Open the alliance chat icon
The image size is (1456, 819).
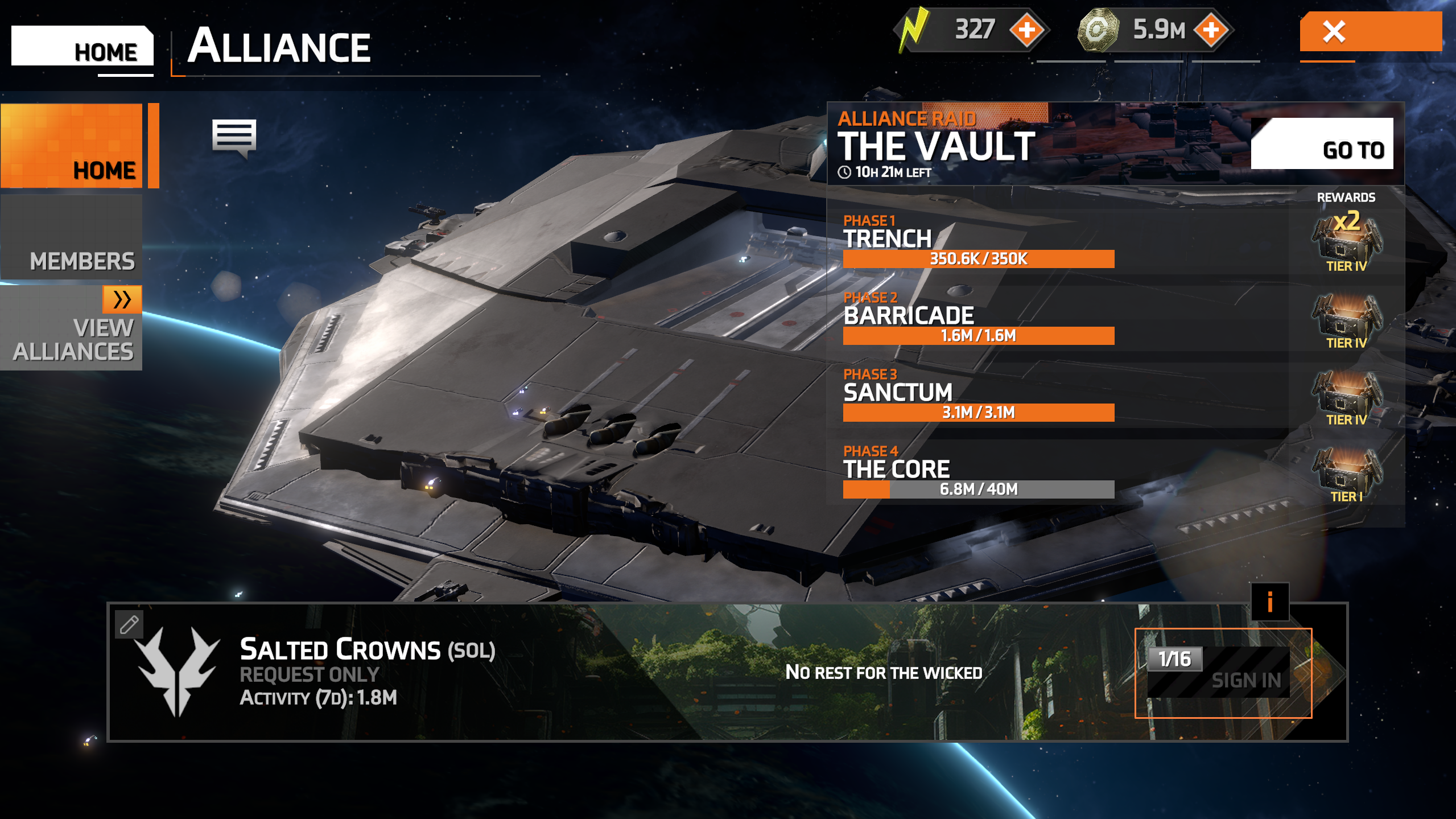tap(234, 138)
